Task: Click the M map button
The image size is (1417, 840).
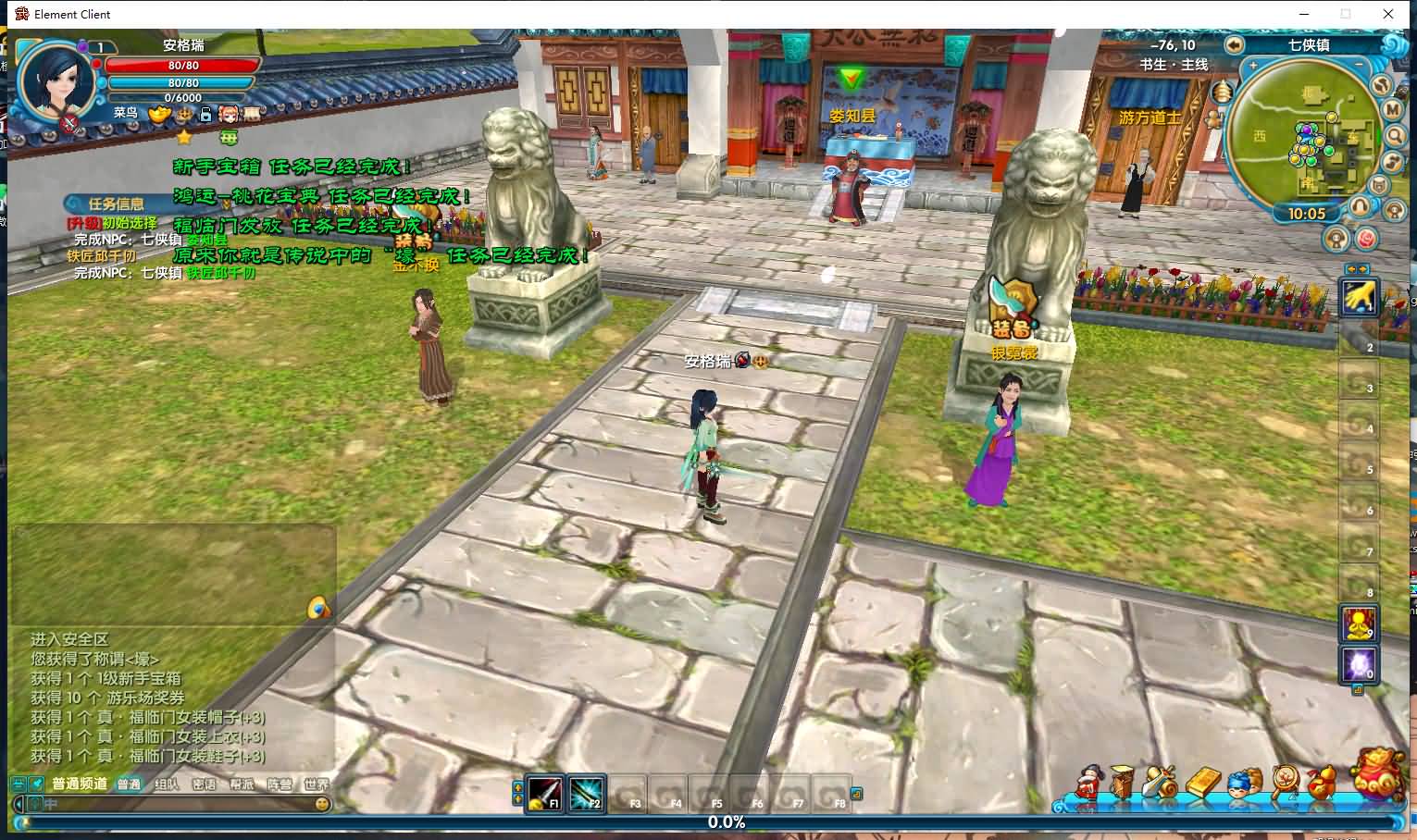Action: tap(1394, 109)
